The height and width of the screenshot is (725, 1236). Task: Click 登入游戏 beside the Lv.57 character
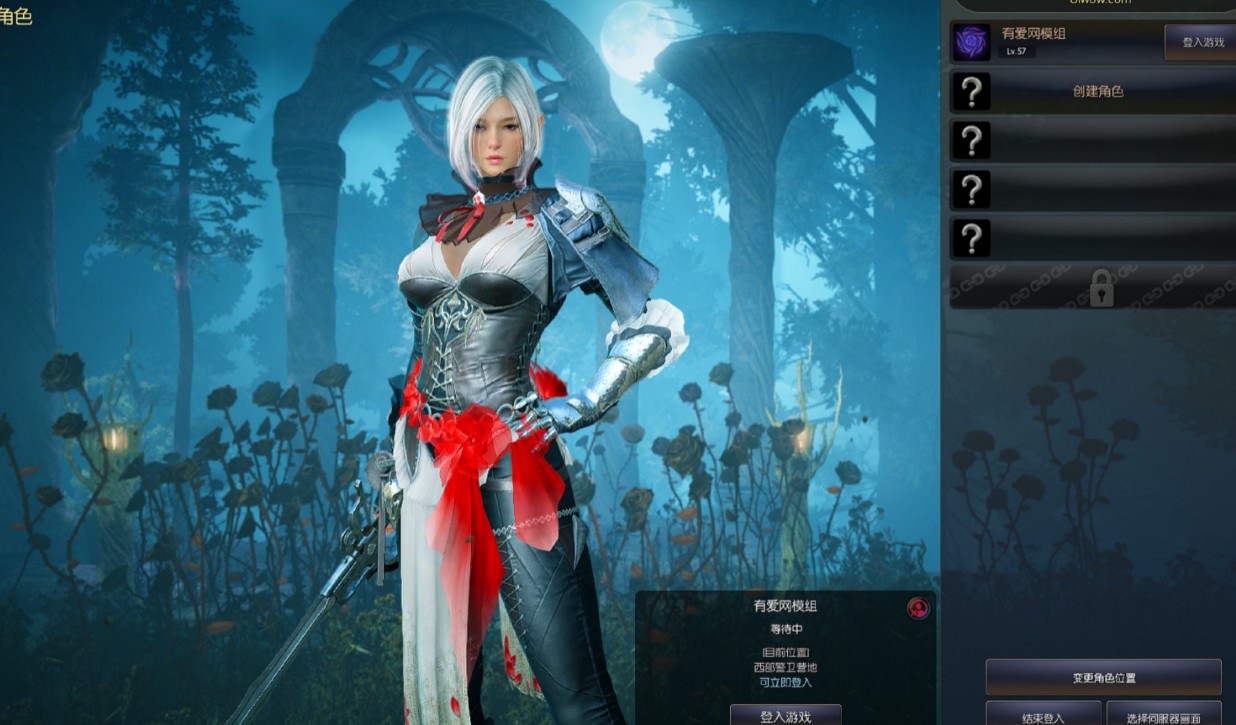[x=1202, y=42]
